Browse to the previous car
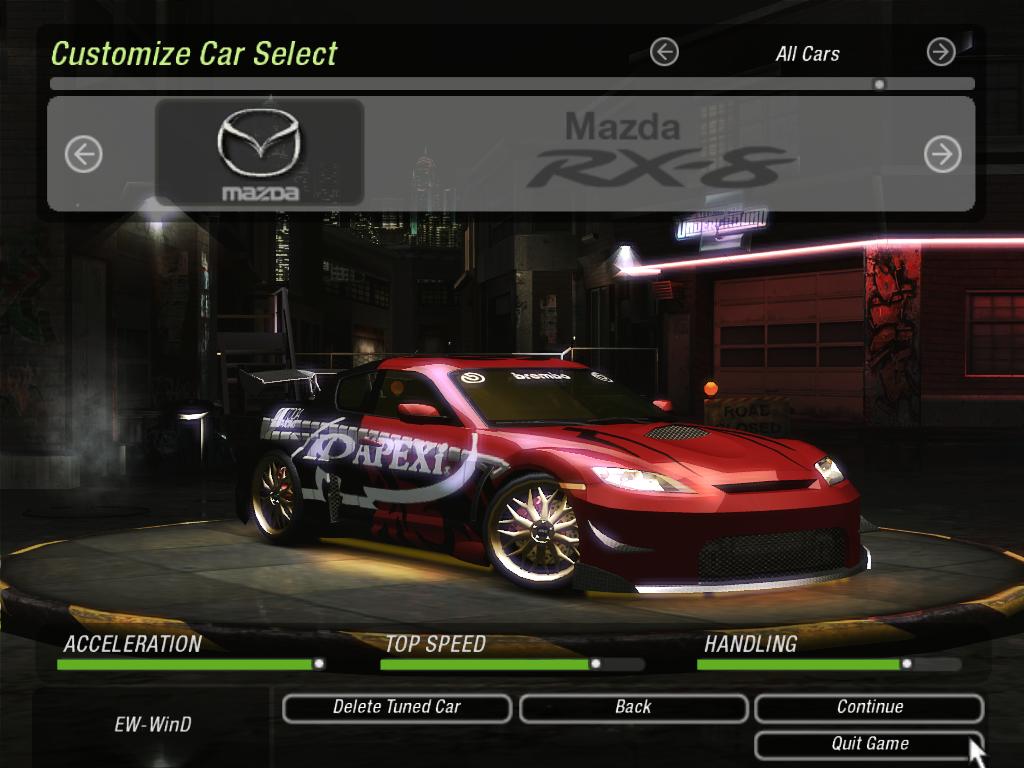The width and height of the screenshot is (1024, 768). tap(84, 154)
